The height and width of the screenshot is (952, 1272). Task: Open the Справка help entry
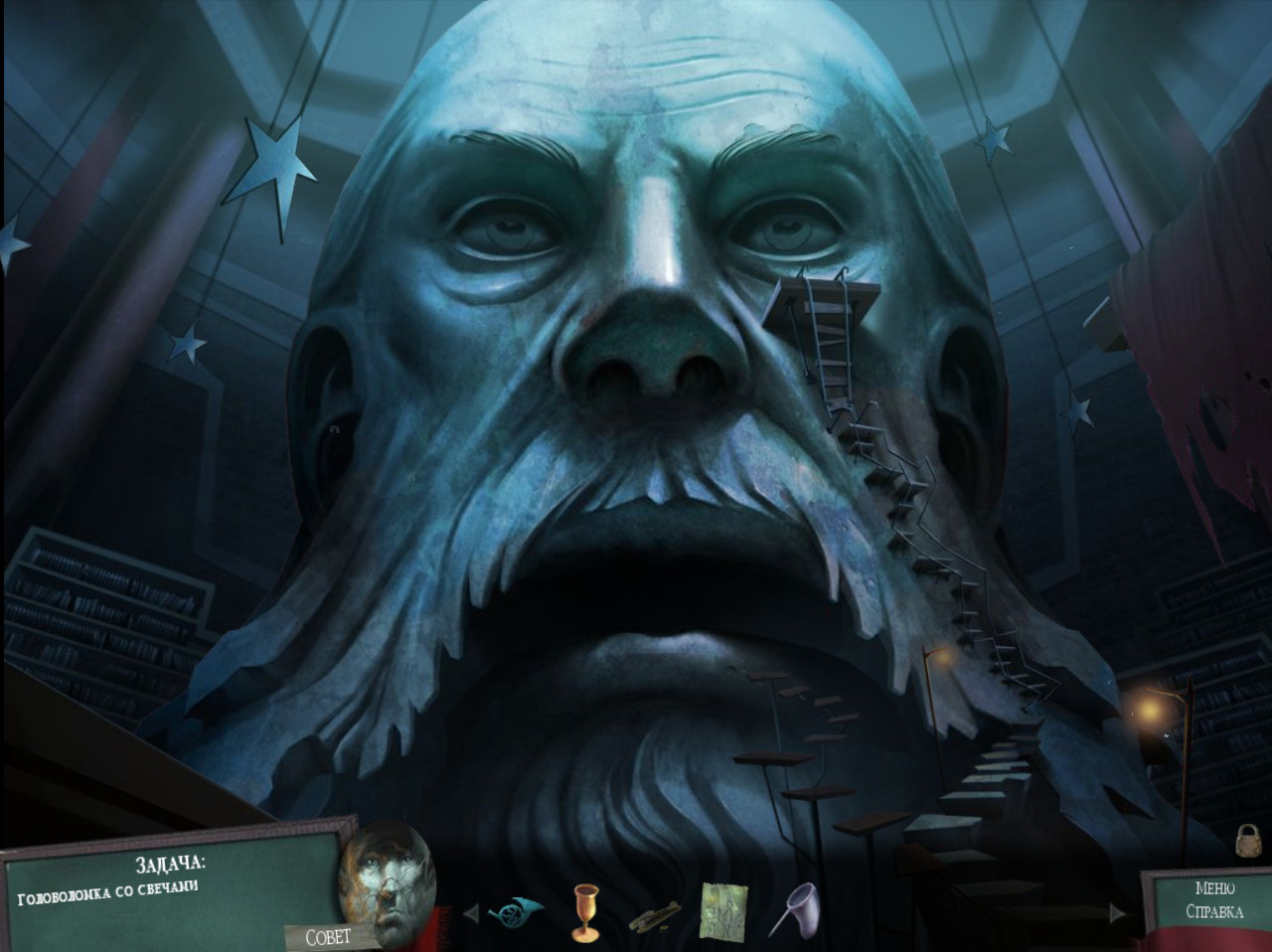pos(1214,911)
